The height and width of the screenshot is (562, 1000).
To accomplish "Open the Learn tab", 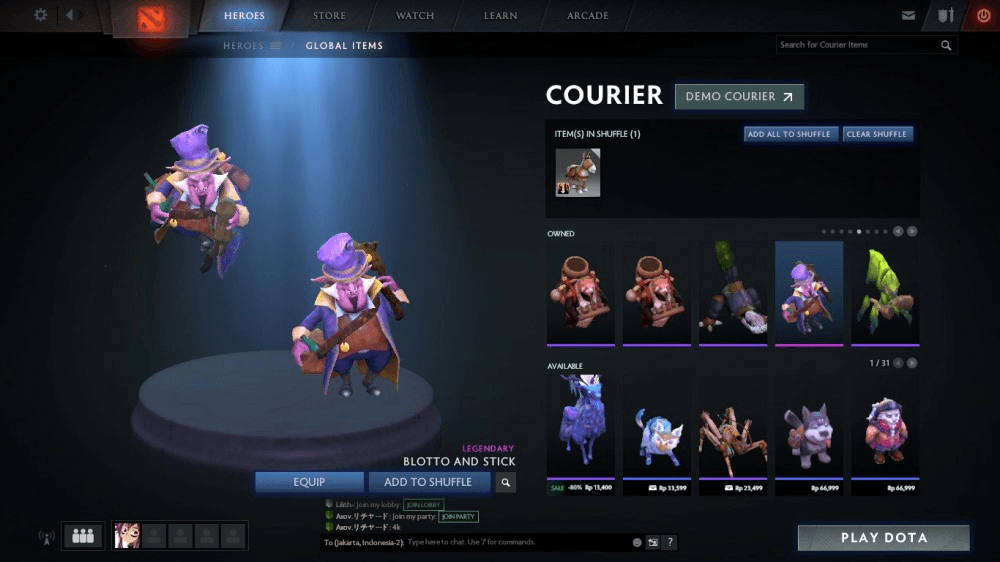I will click(500, 16).
